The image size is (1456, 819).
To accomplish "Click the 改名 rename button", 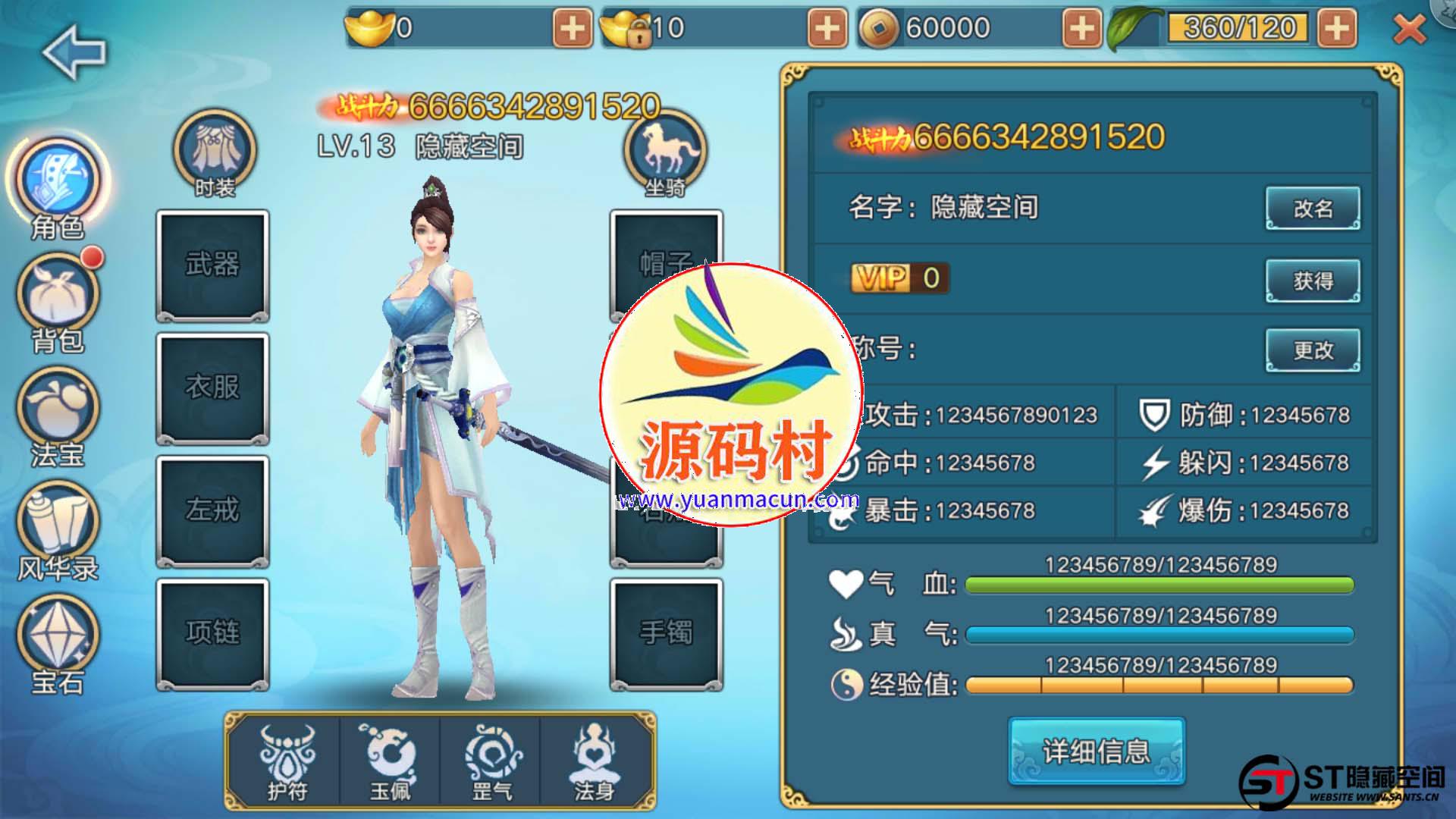I will (x=1313, y=209).
